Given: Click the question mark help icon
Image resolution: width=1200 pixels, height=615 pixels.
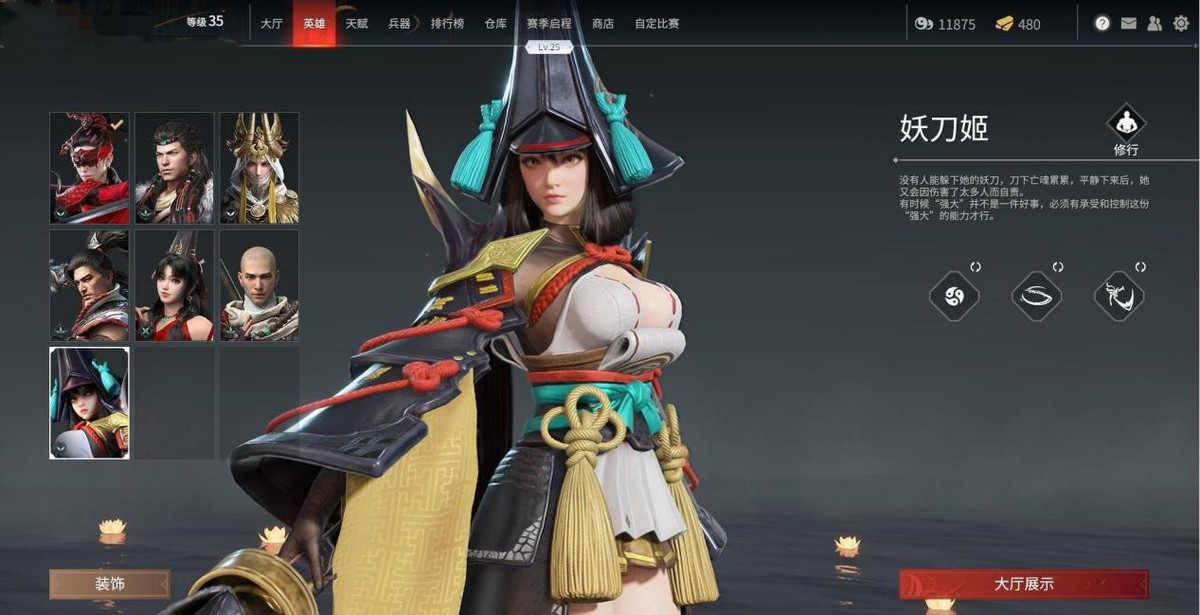Looking at the screenshot, I should 1102,24.
